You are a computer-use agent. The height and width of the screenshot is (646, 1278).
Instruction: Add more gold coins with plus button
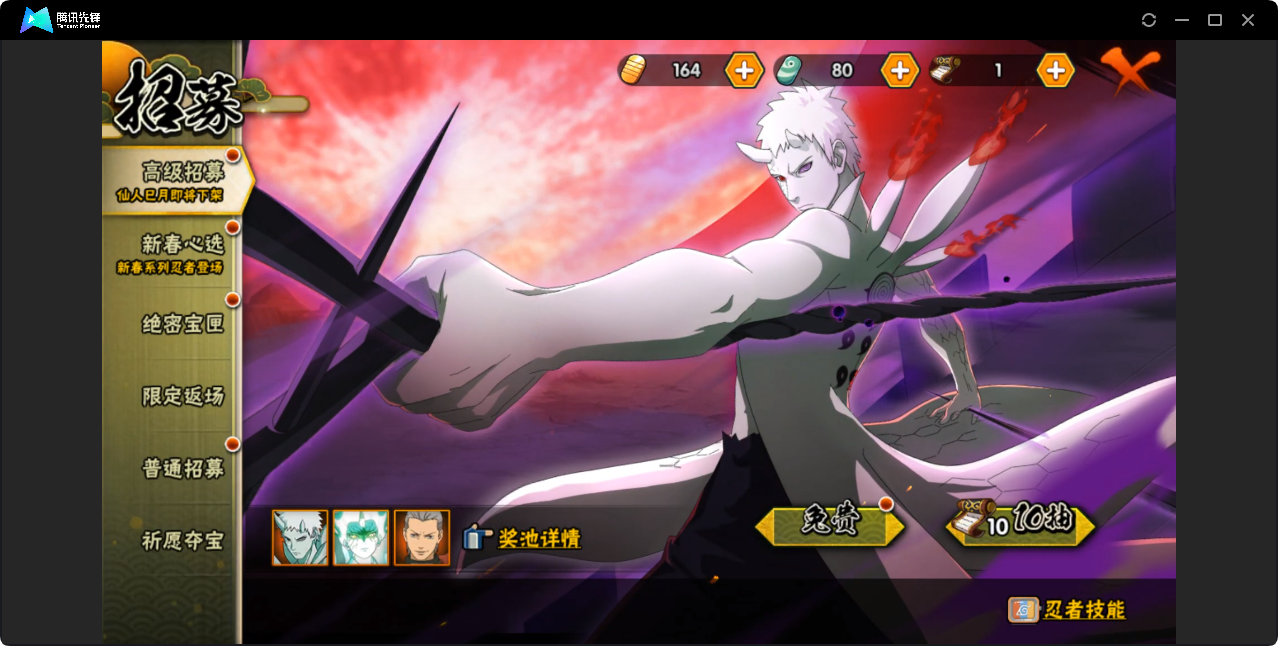(744, 70)
